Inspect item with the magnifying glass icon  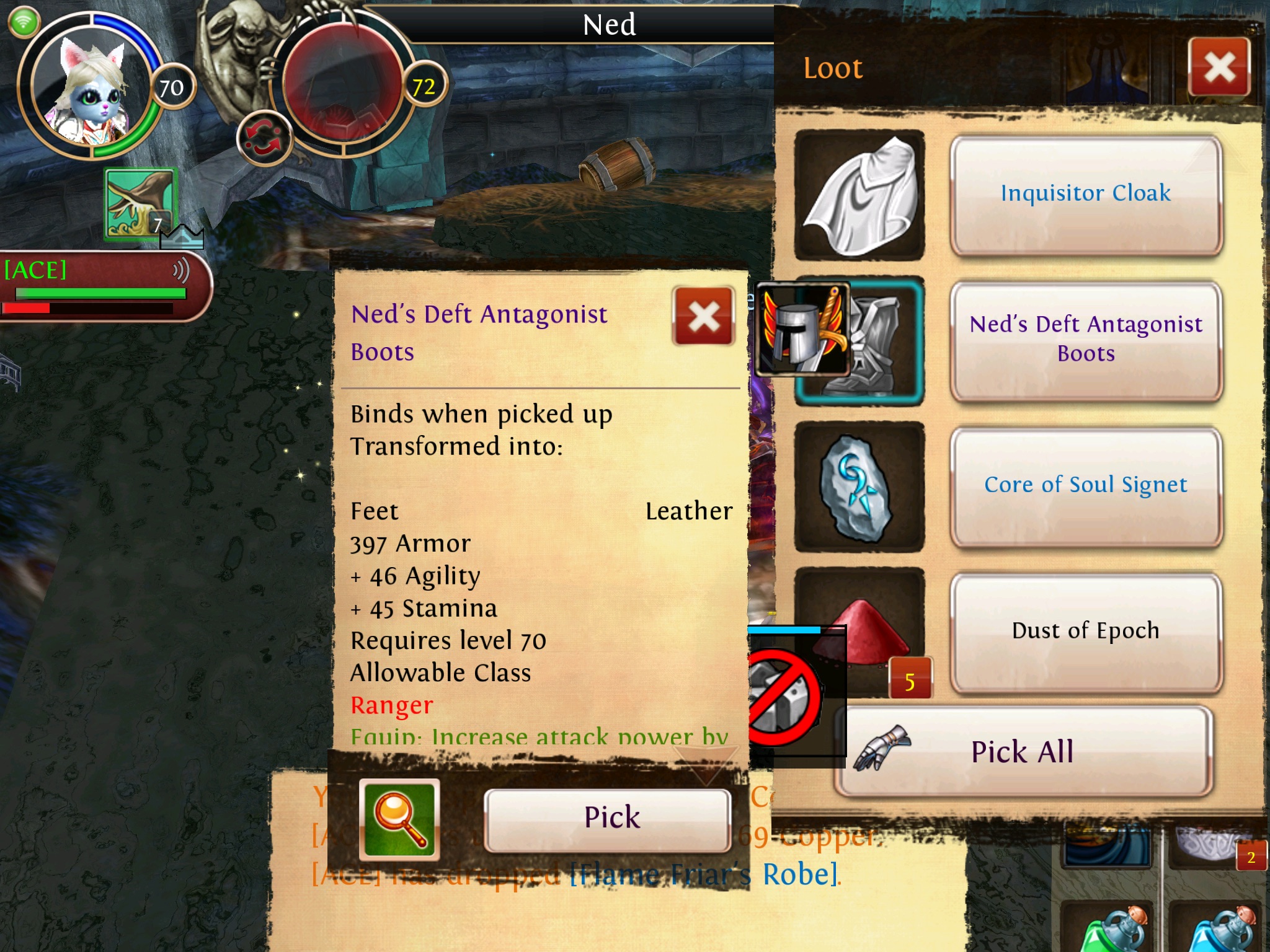click(399, 819)
